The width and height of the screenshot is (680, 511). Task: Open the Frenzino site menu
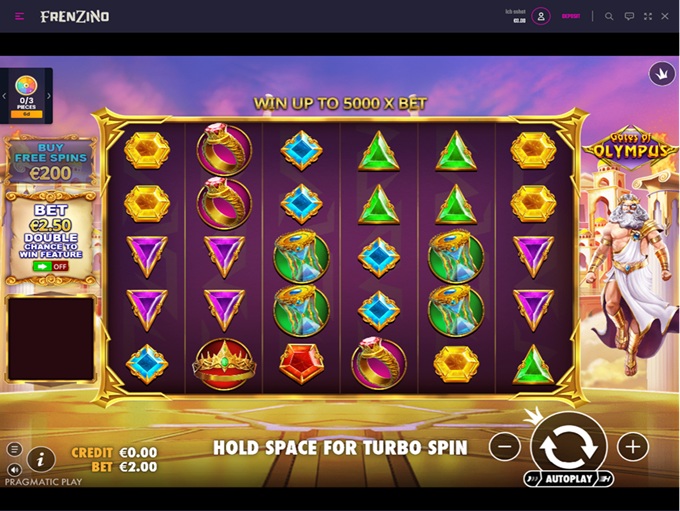[x=20, y=16]
